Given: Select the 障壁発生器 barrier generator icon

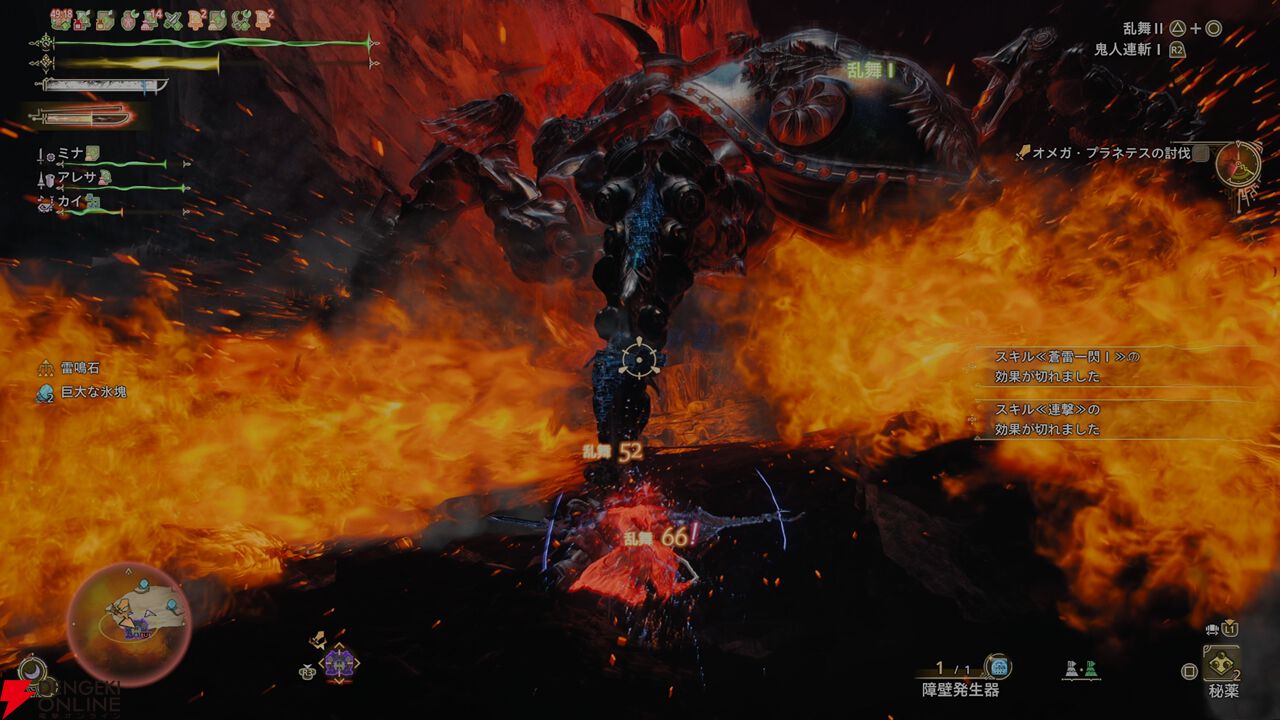Looking at the screenshot, I should tap(996, 667).
